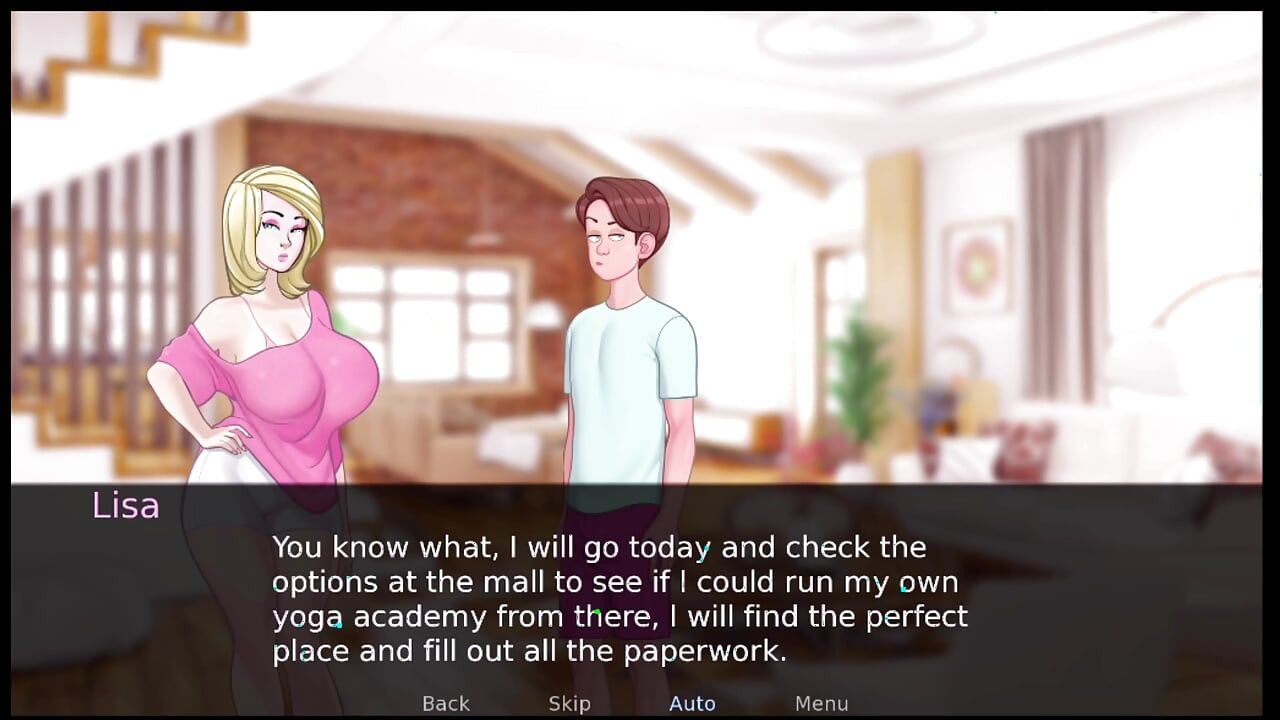Click the bottom quick-menu bar
Viewport: 1280px width, 720px height.
pyautogui.click(x=640, y=703)
